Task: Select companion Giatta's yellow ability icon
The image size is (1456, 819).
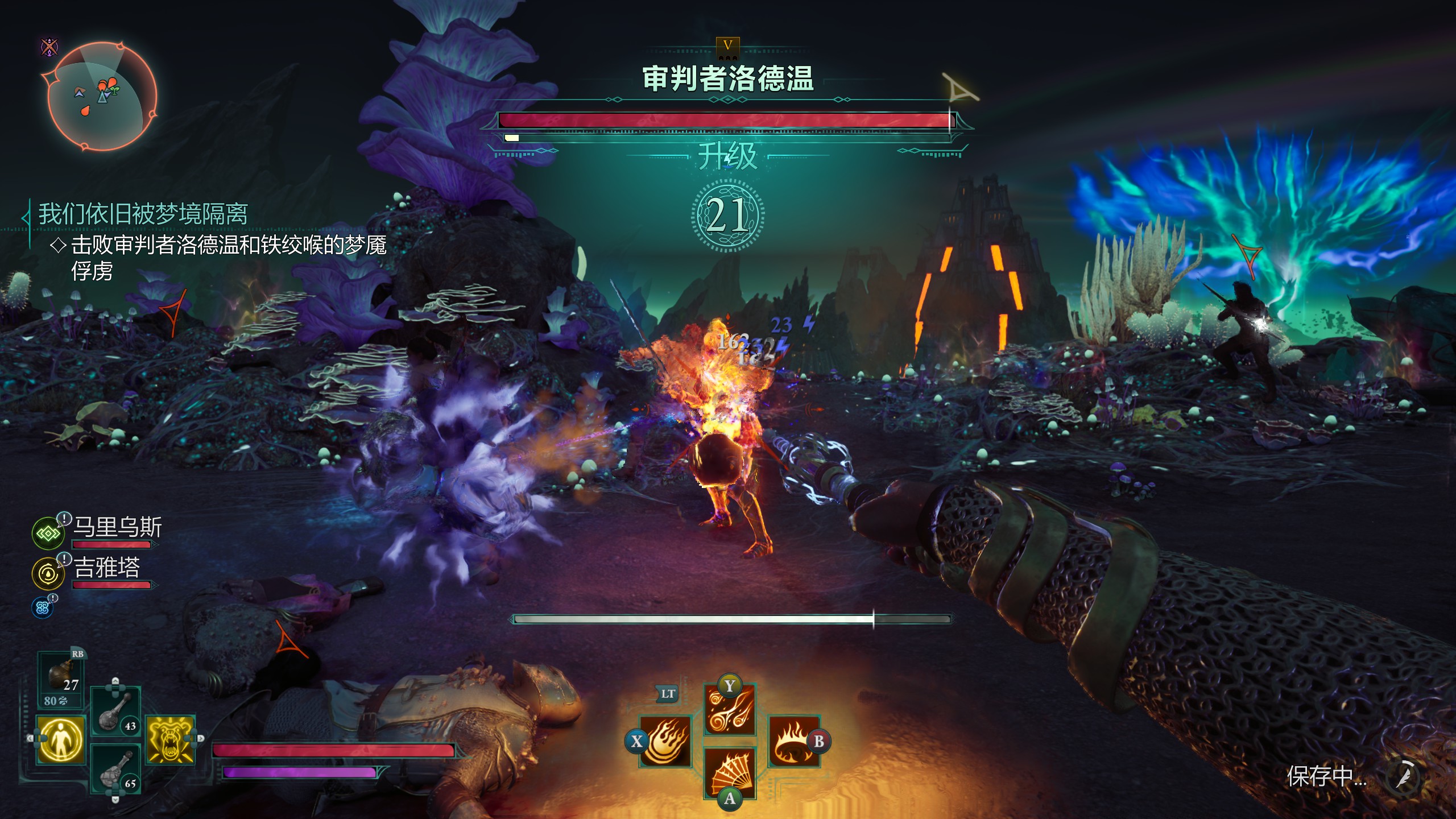Action: coord(48,573)
